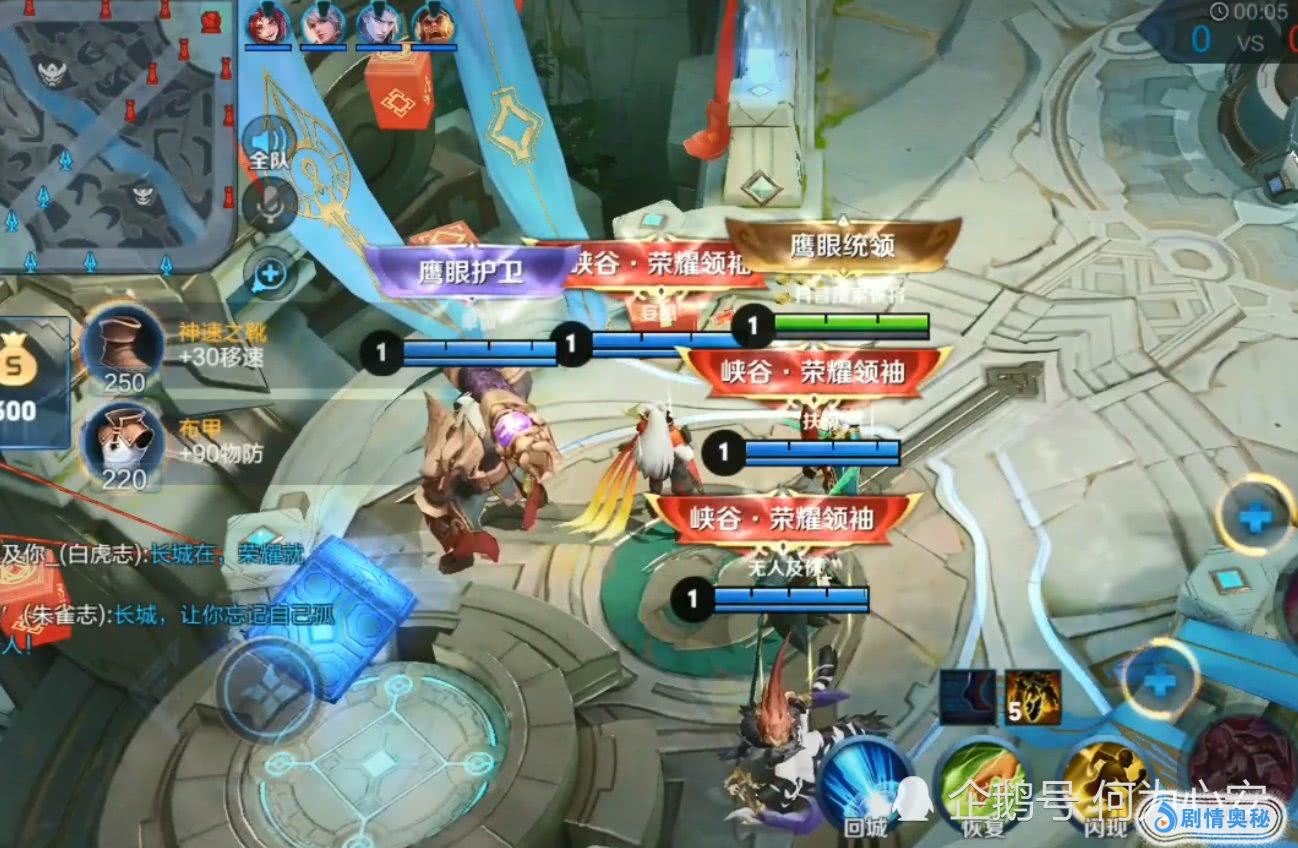This screenshot has height=848, width=1298.
Task: Toggle the microphone button
Action: pyautogui.click(x=268, y=204)
